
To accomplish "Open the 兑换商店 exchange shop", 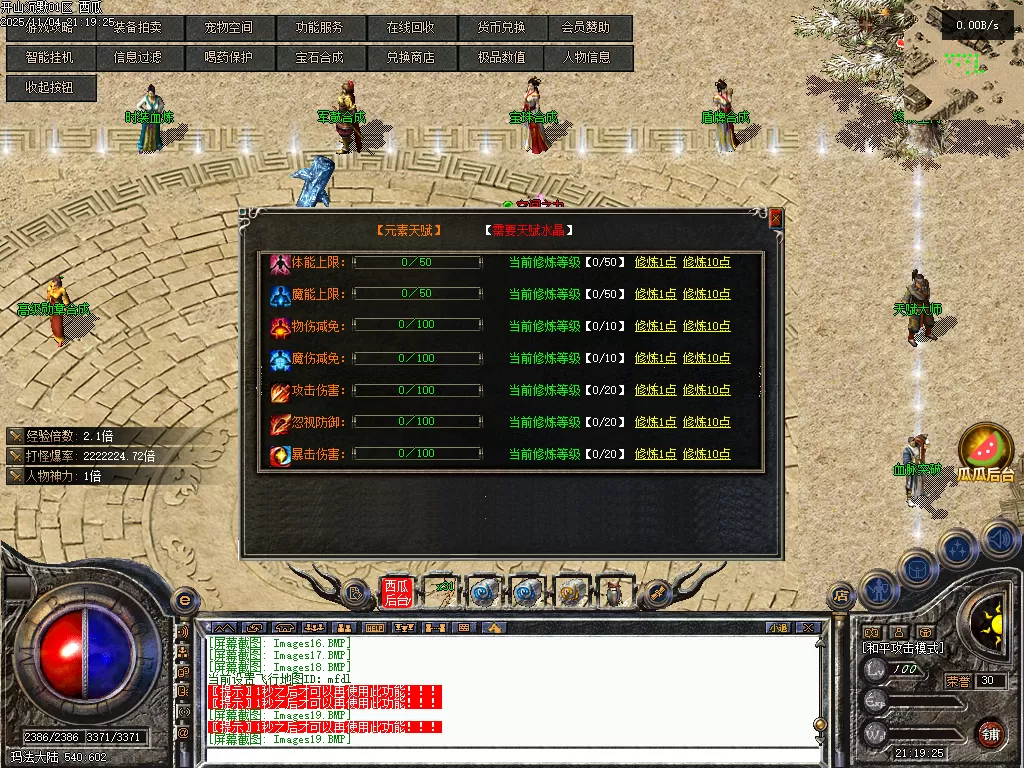I will click(410, 58).
